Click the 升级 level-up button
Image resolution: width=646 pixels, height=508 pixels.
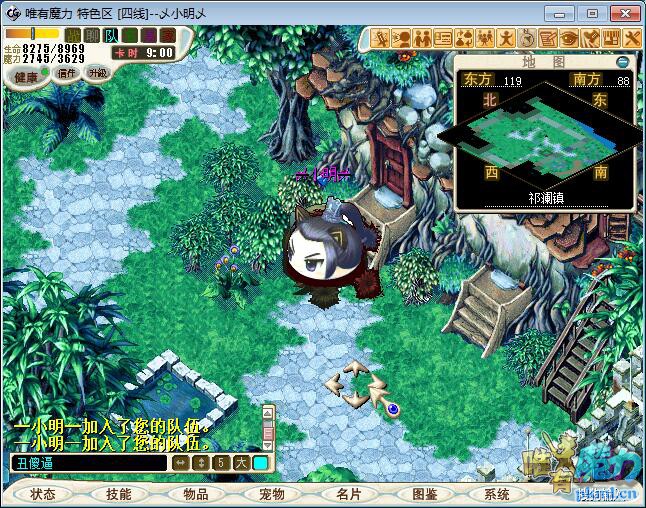97,73
